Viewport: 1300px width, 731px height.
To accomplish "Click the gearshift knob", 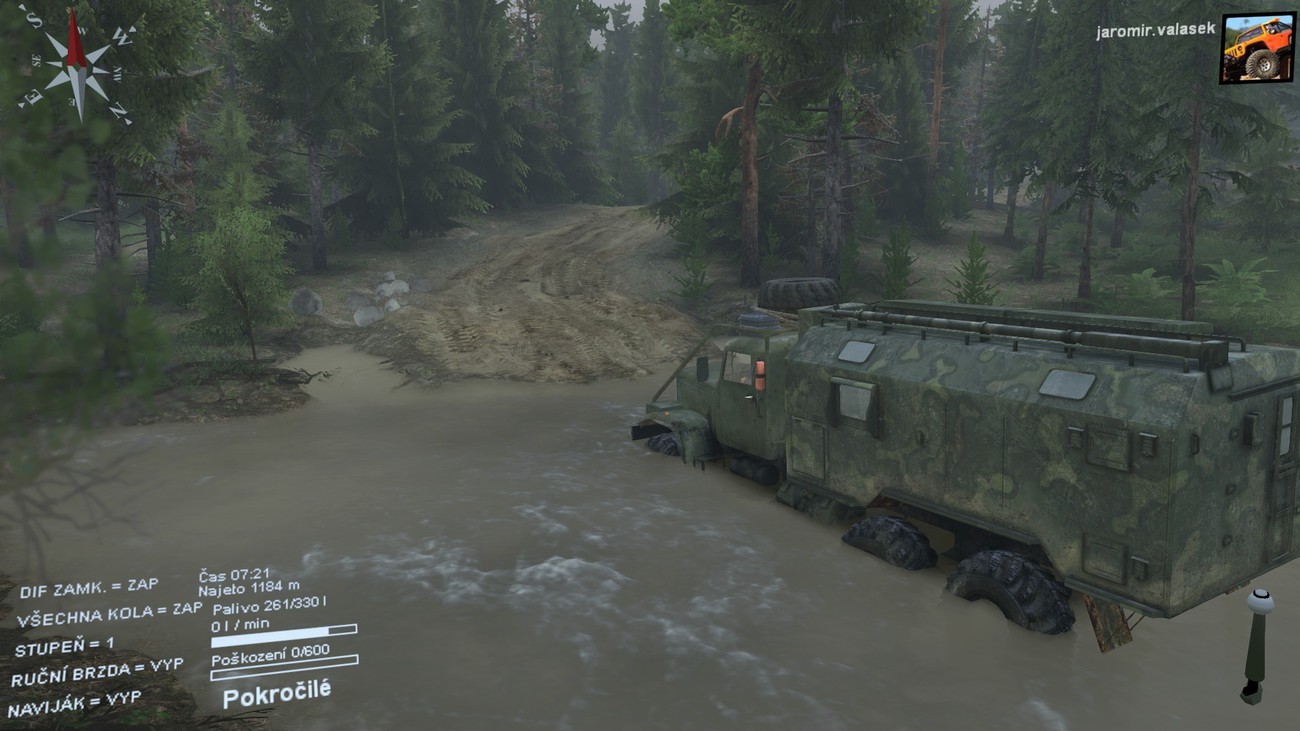I will pyautogui.click(x=1258, y=602).
